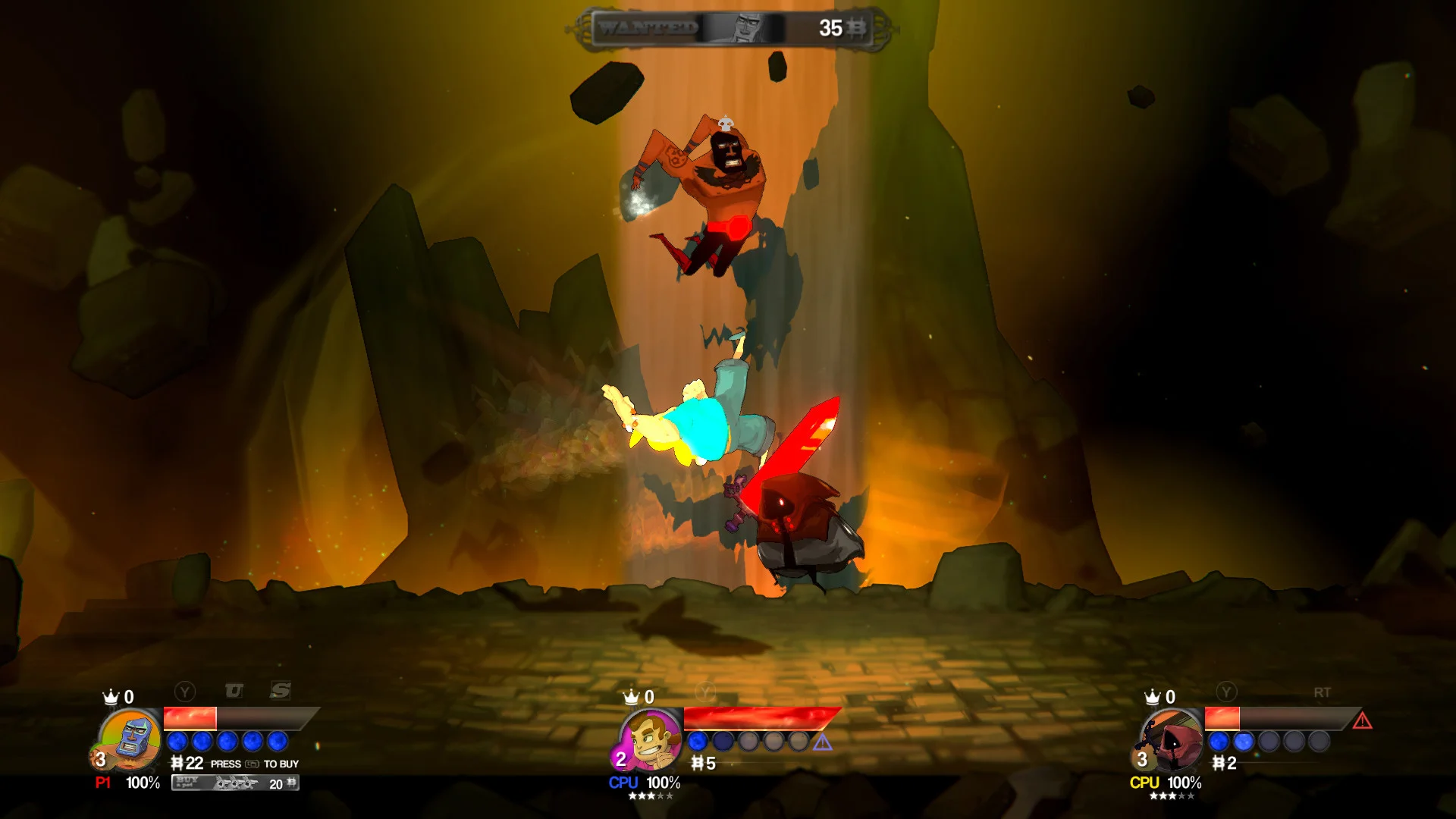
Task: Click P1's grey S ability icon
Action: tap(281, 690)
